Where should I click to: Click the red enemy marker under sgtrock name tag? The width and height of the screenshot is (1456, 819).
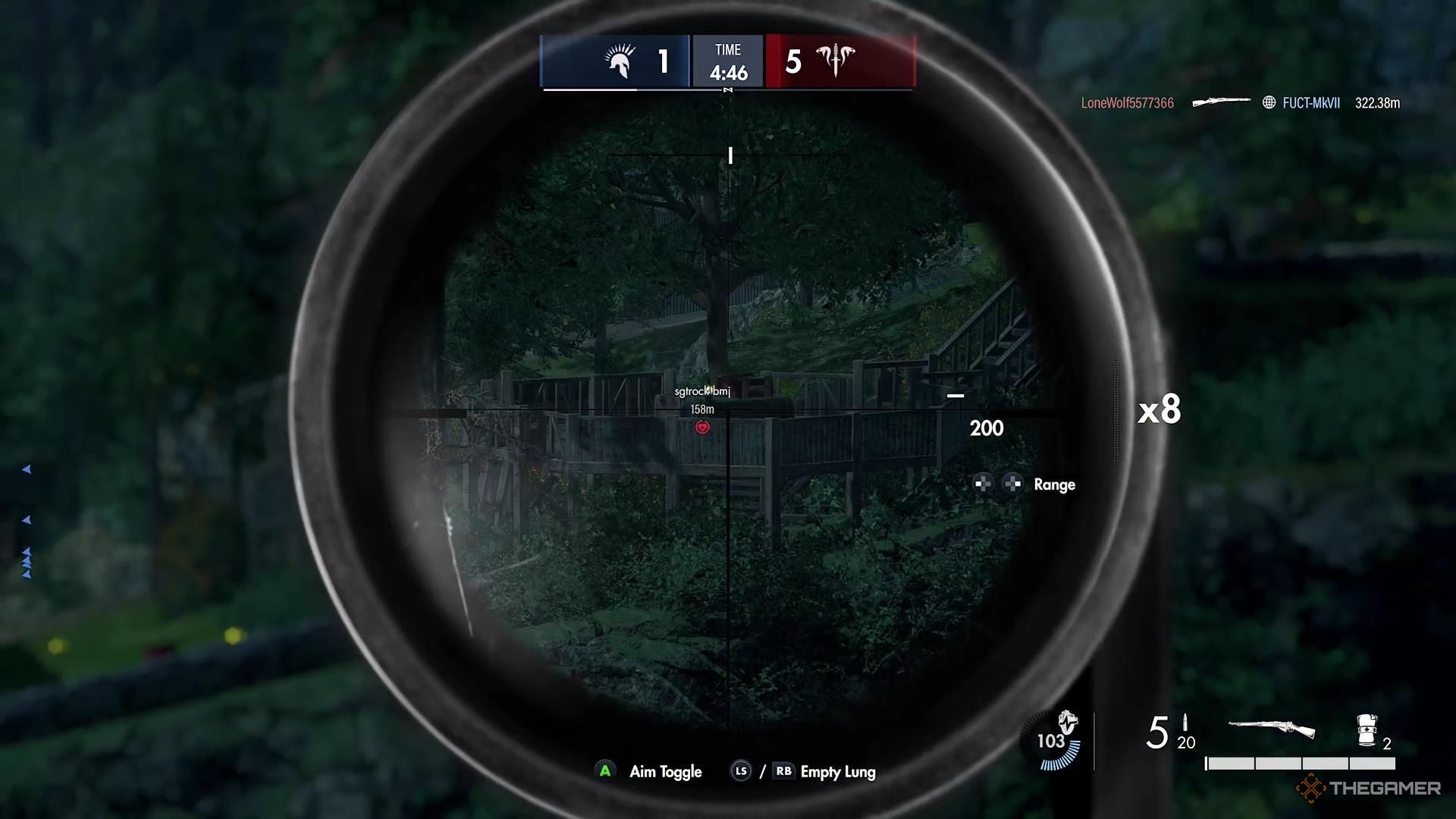pos(703,428)
